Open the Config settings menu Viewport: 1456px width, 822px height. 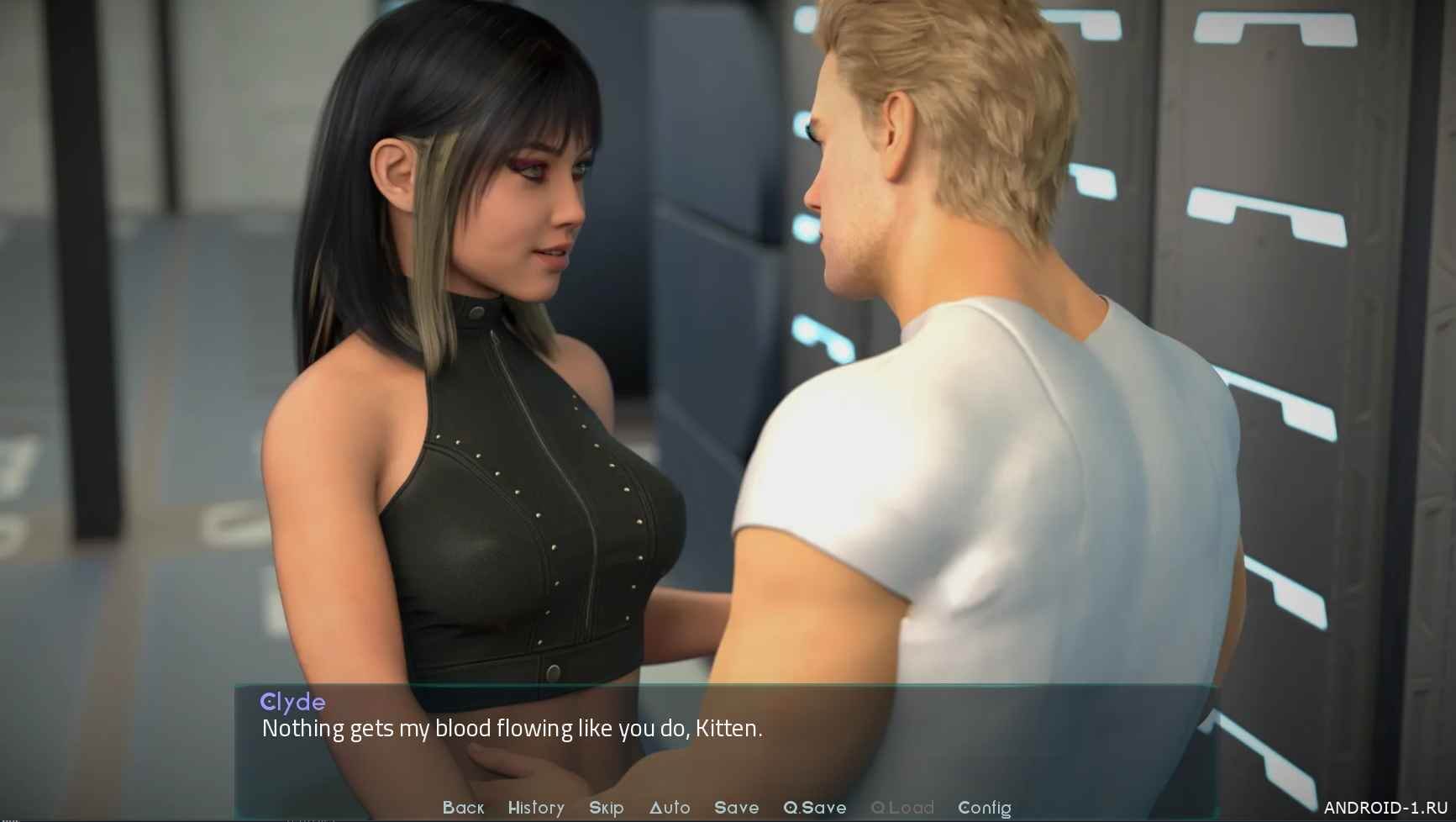tap(984, 808)
